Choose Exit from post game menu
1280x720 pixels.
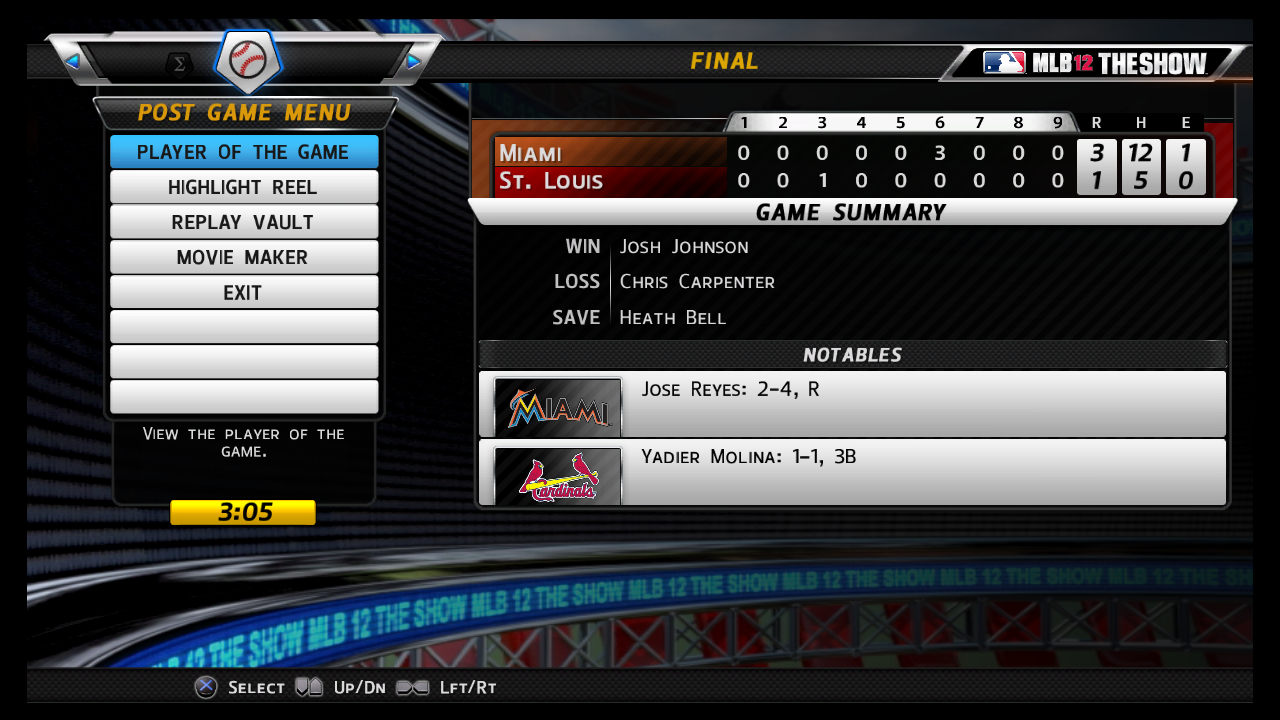pyautogui.click(x=243, y=292)
